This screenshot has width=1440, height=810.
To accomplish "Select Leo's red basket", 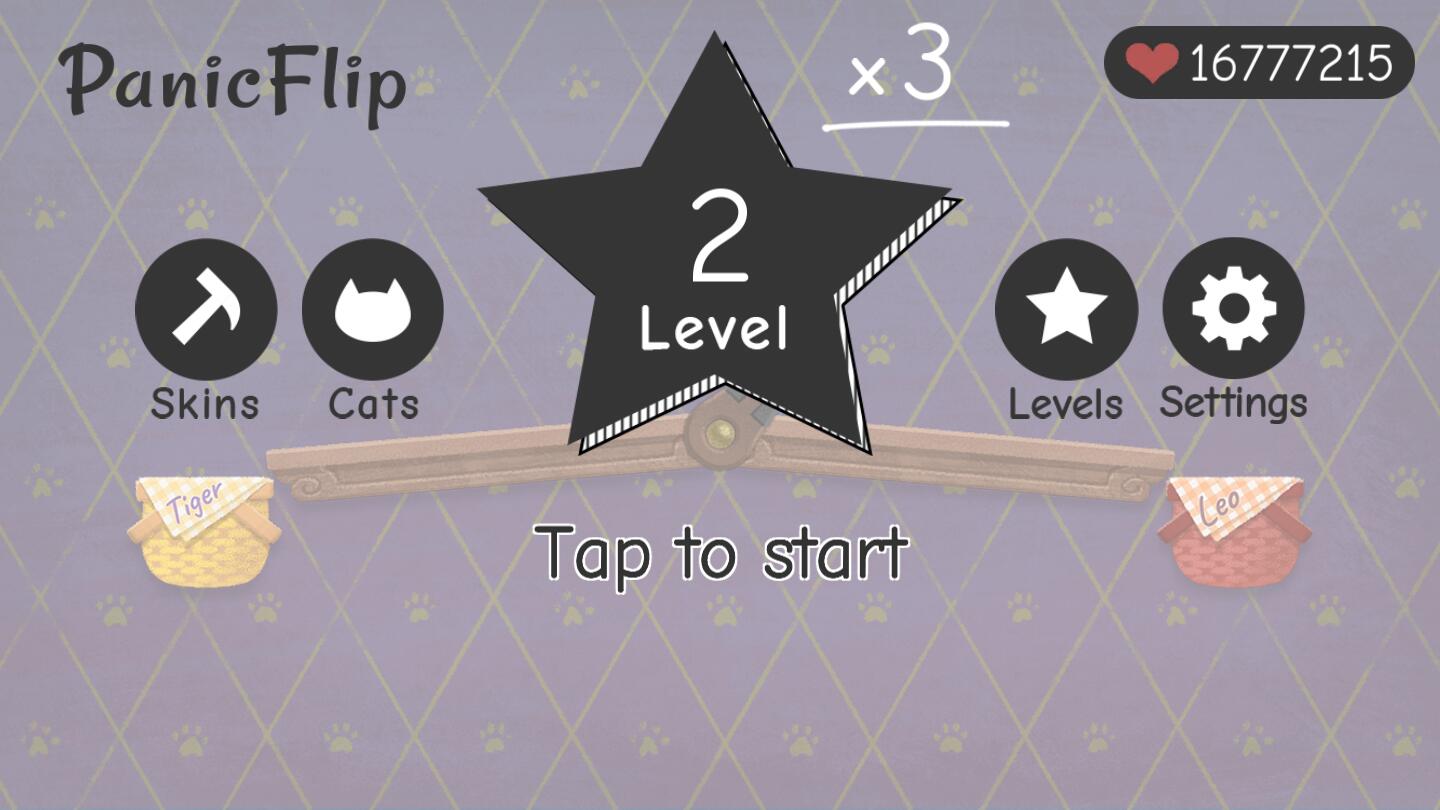I will (x=1235, y=528).
